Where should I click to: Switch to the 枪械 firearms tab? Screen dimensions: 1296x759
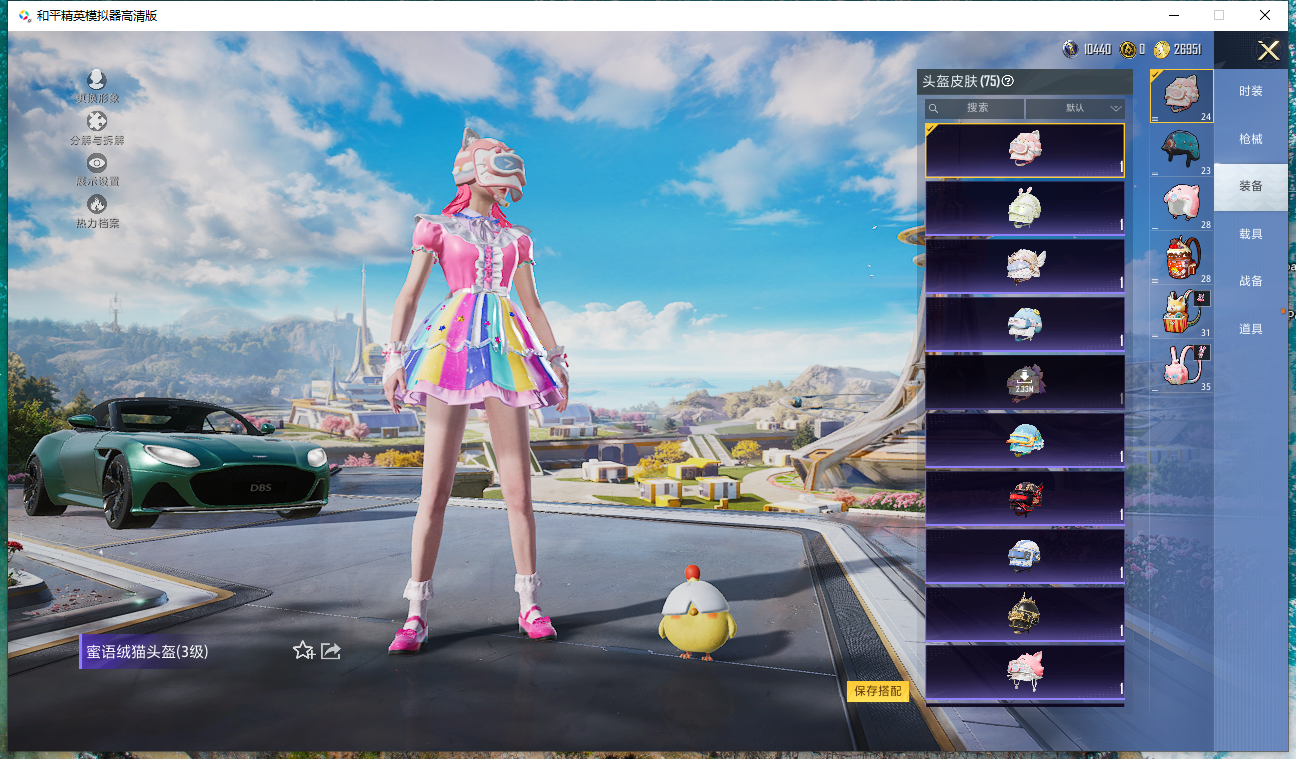pos(1250,139)
